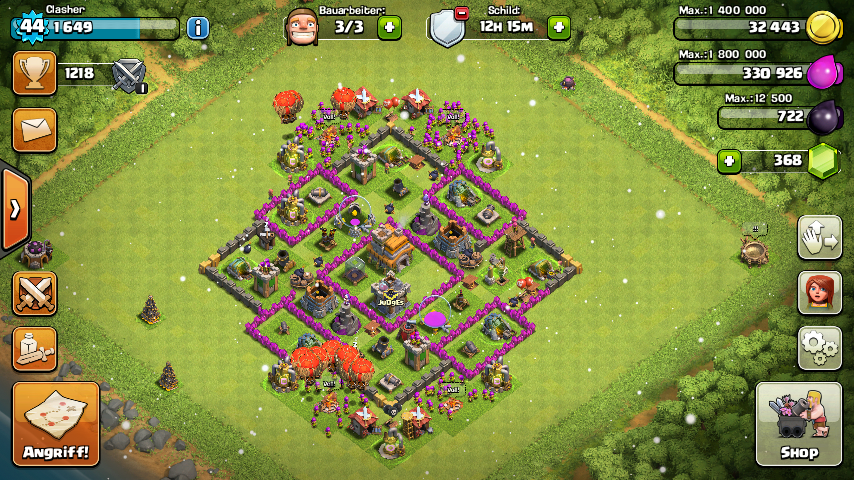Tap the gold coin resource icon

pyautogui.click(x=822, y=27)
